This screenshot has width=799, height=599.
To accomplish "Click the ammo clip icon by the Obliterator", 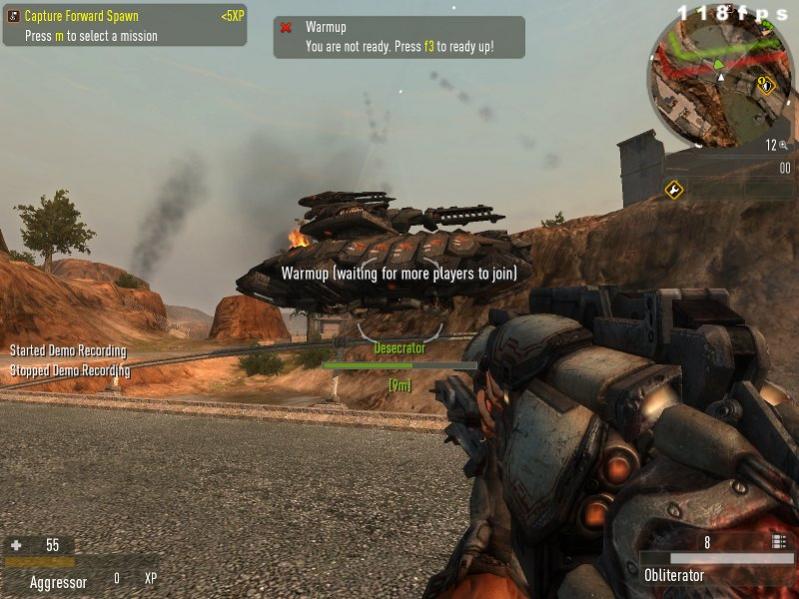I will click(x=779, y=542).
